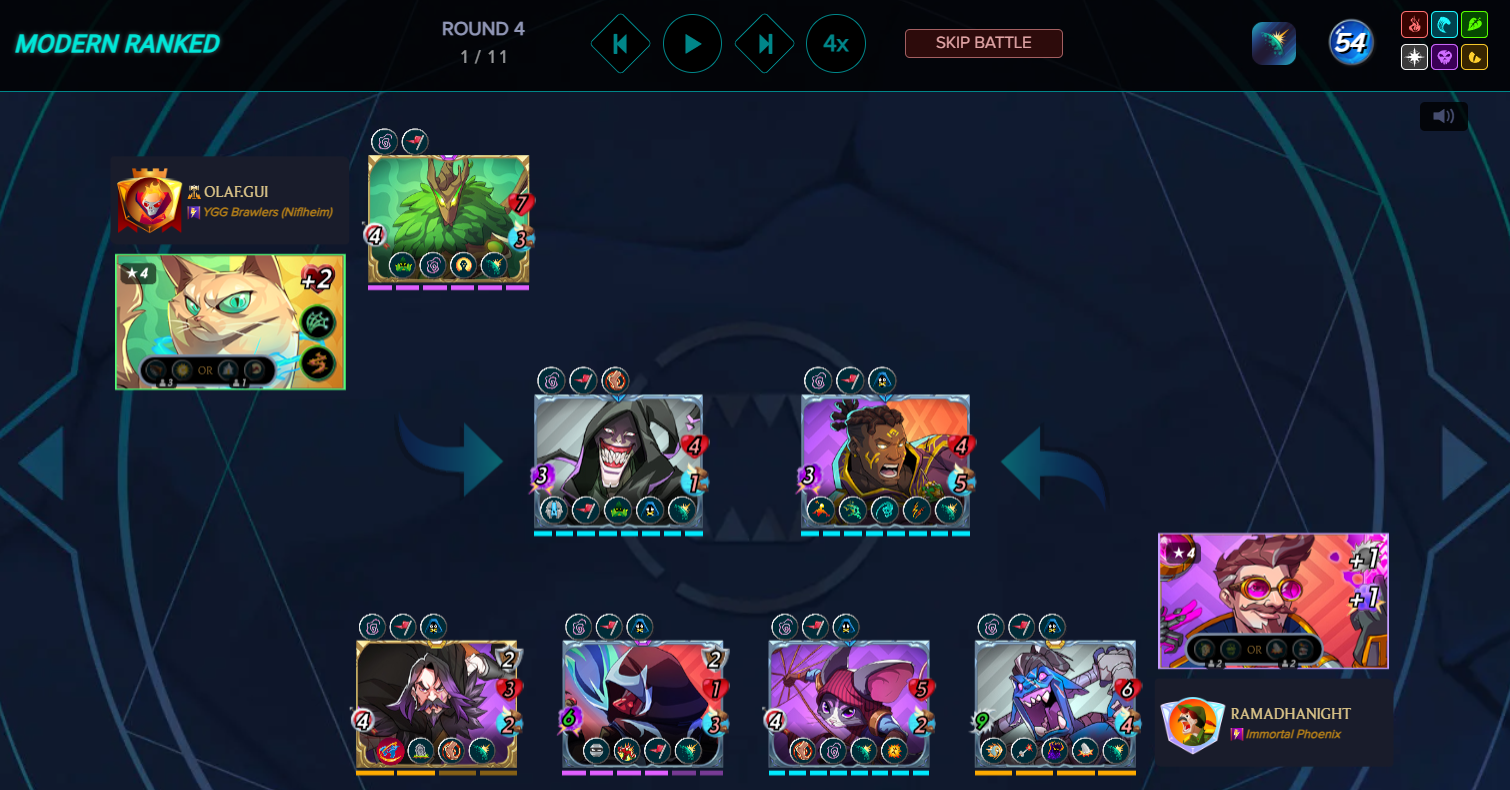Toggle the 4x playback speed
The height and width of the screenshot is (790, 1510).
point(836,44)
